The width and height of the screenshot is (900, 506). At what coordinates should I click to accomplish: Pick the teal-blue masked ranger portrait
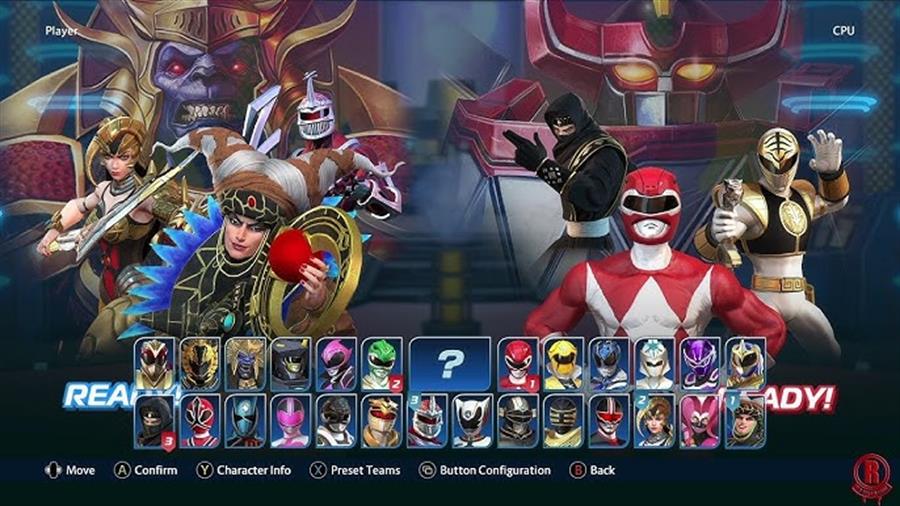pyautogui.click(x=245, y=421)
